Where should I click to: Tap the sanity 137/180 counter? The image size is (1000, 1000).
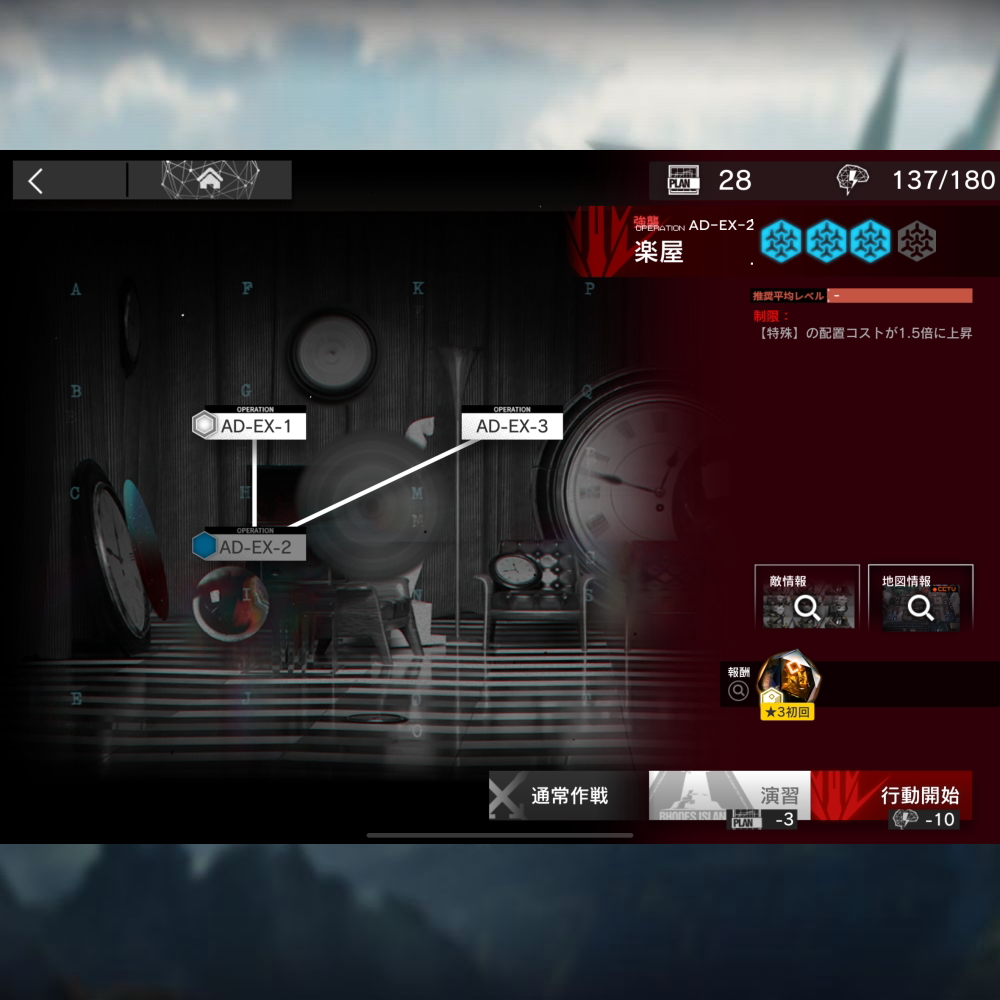point(916,180)
